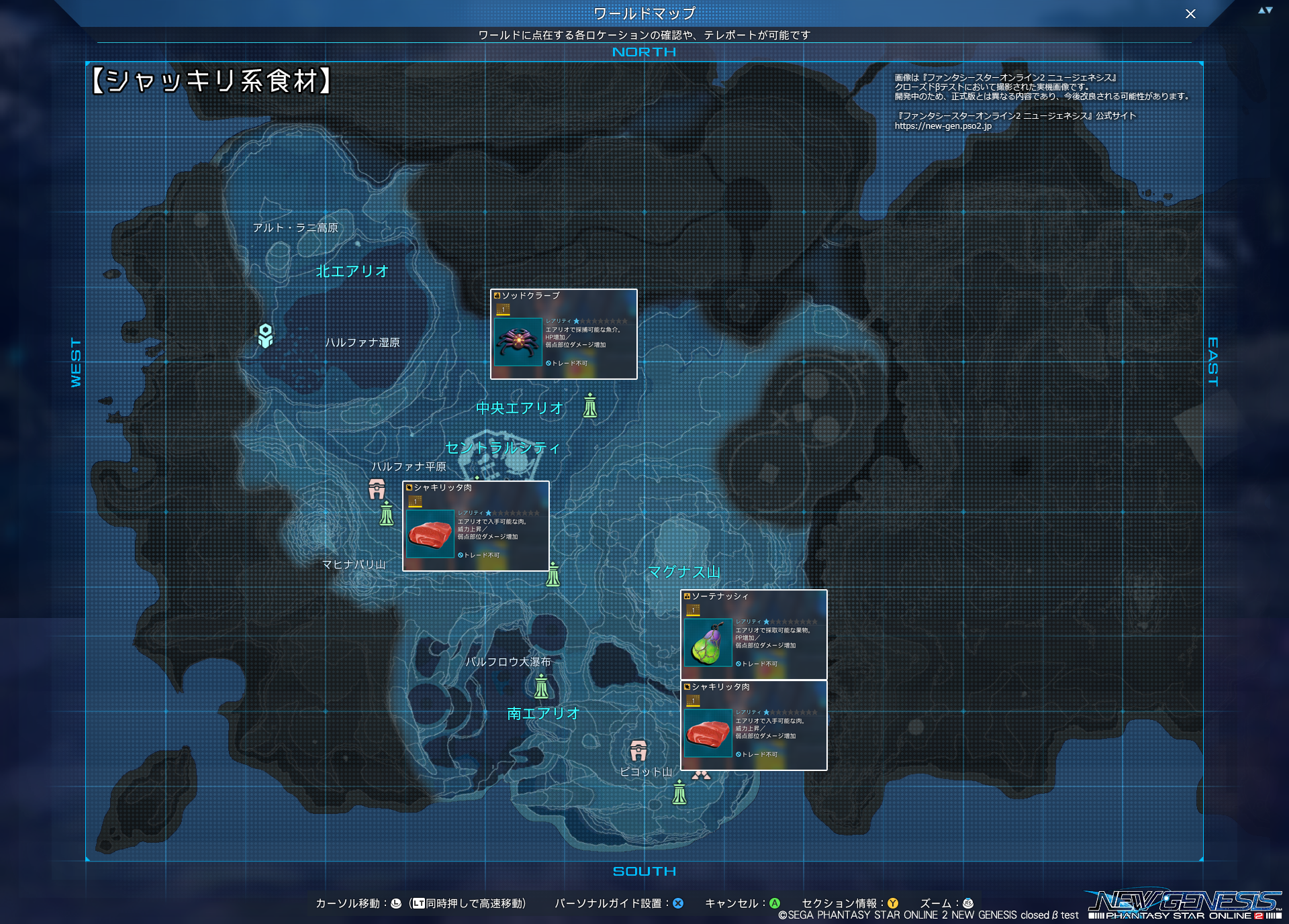Choose the green tower marker below ピコット山
The height and width of the screenshot is (924, 1289).
click(x=679, y=792)
